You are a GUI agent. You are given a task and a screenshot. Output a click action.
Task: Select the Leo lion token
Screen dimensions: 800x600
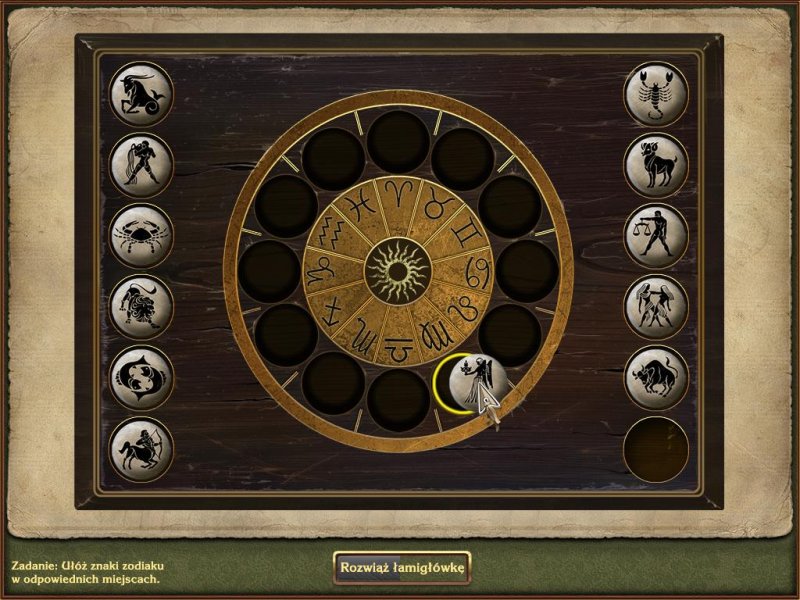[x=141, y=307]
